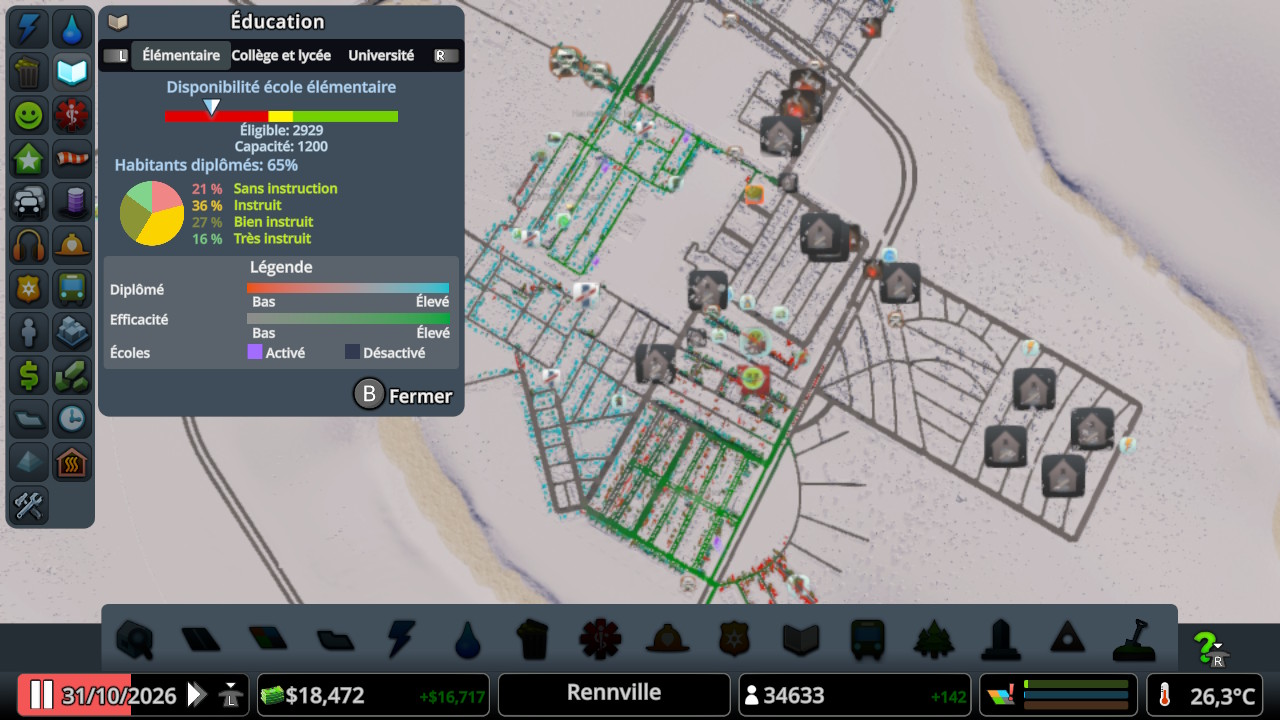1280x720 pixels.
Task: Show the heating info view
Action: [71, 461]
